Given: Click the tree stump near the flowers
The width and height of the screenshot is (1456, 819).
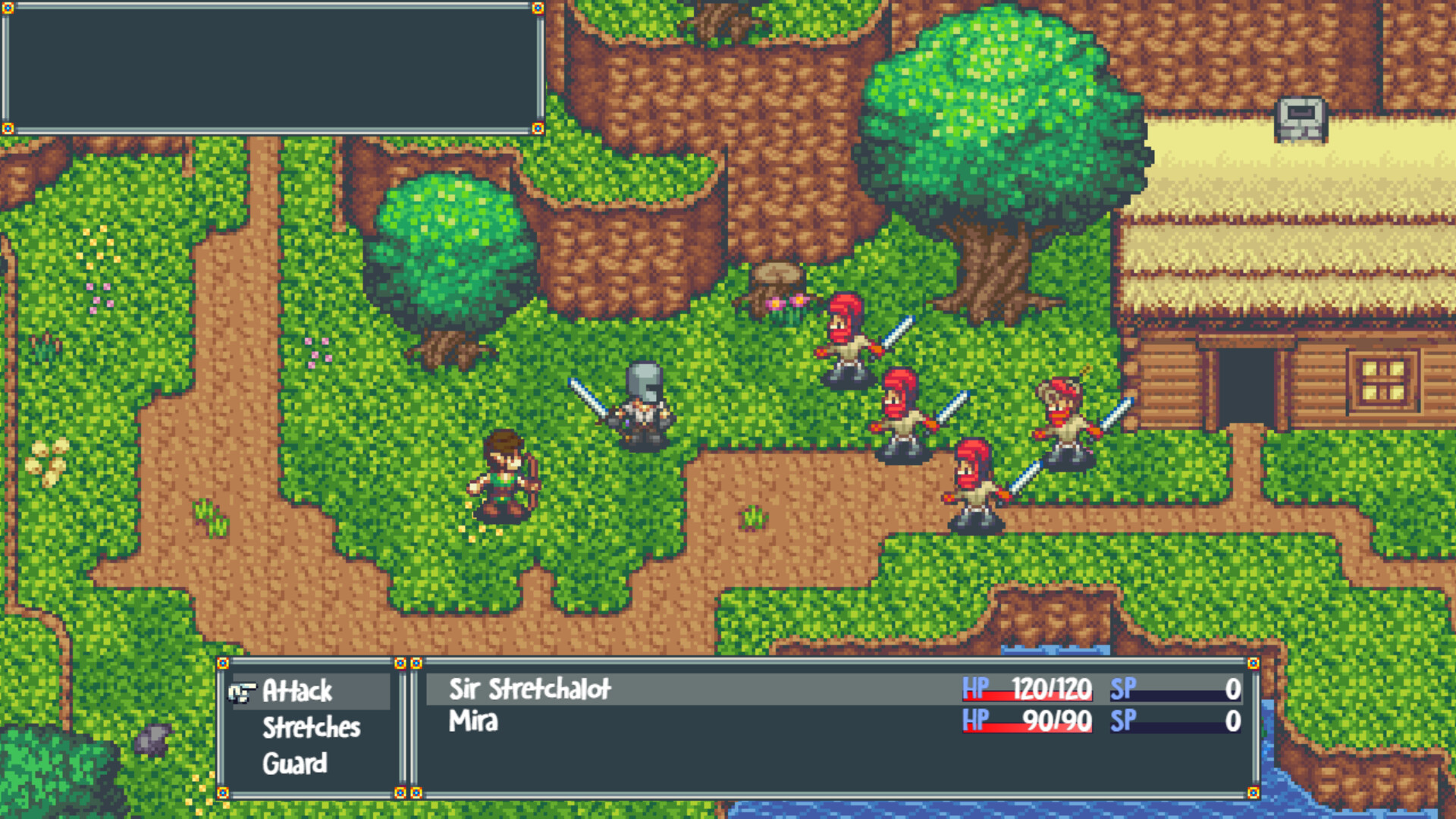Looking at the screenshot, I should tap(775, 281).
